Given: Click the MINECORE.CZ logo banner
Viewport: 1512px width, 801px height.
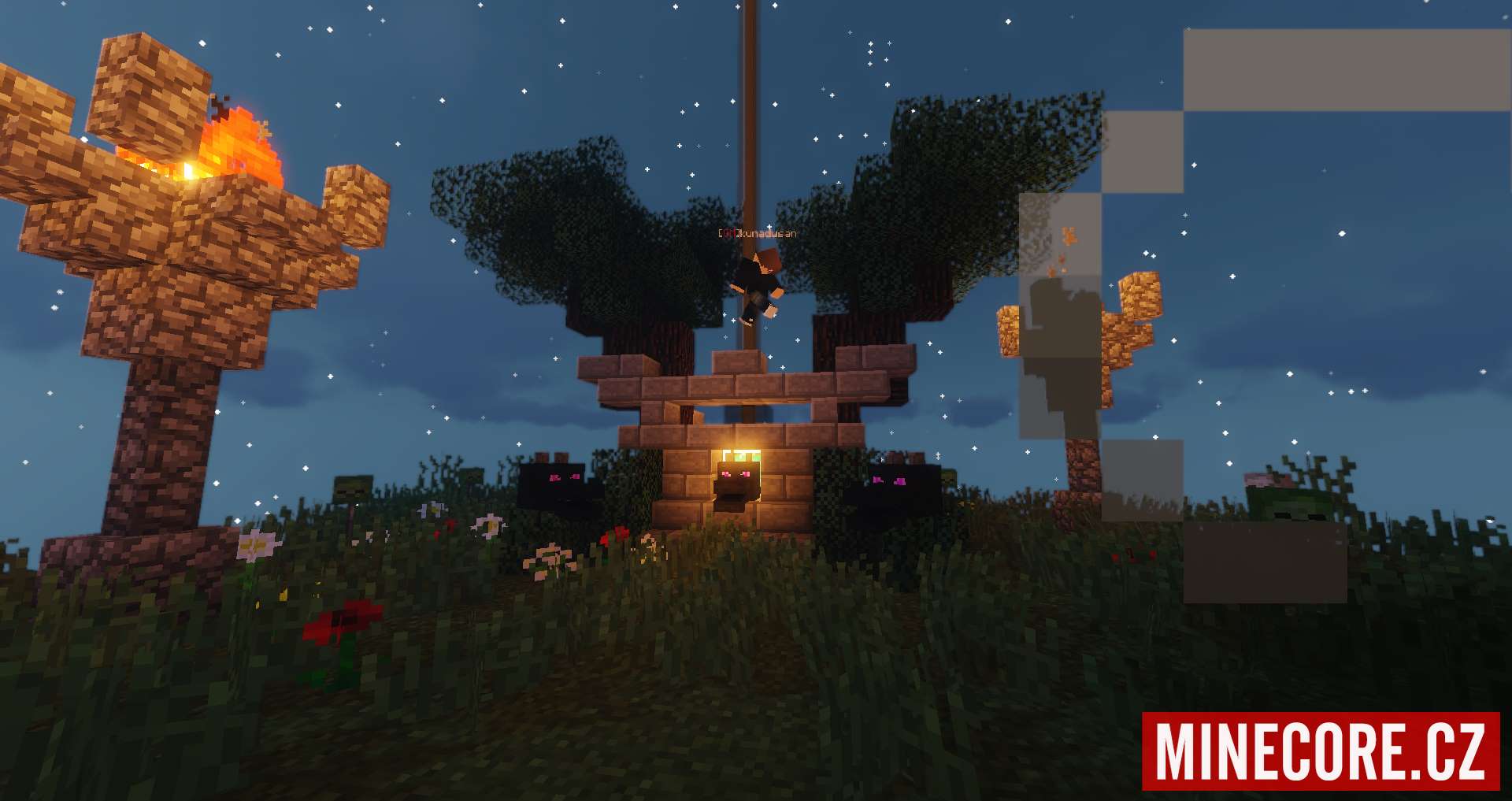Looking at the screenshot, I should click(x=1320, y=751).
